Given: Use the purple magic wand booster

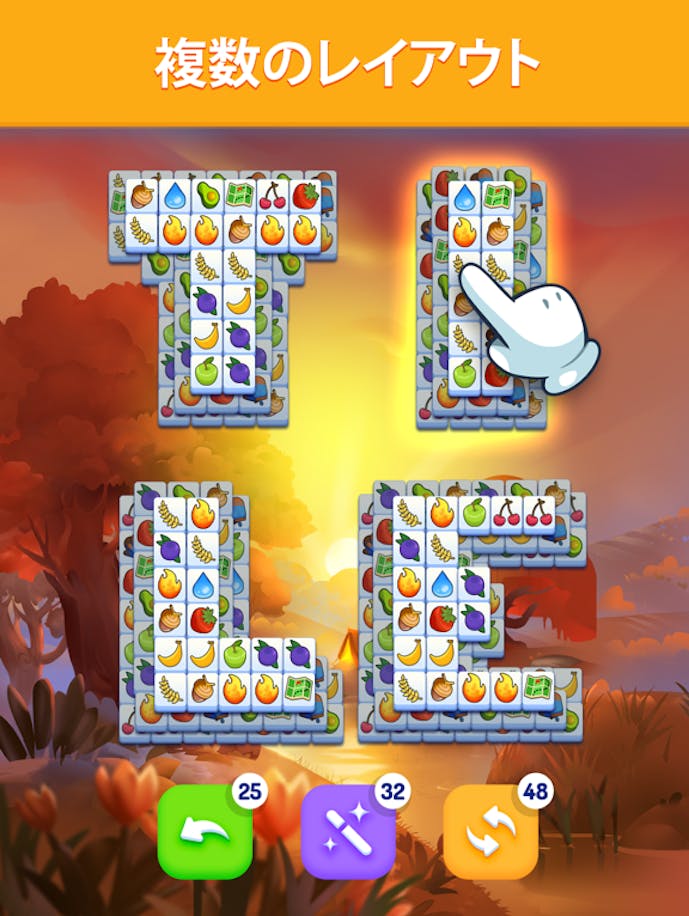Looking at the screenshot, I should pyautogui.click(x=348, y=831).
